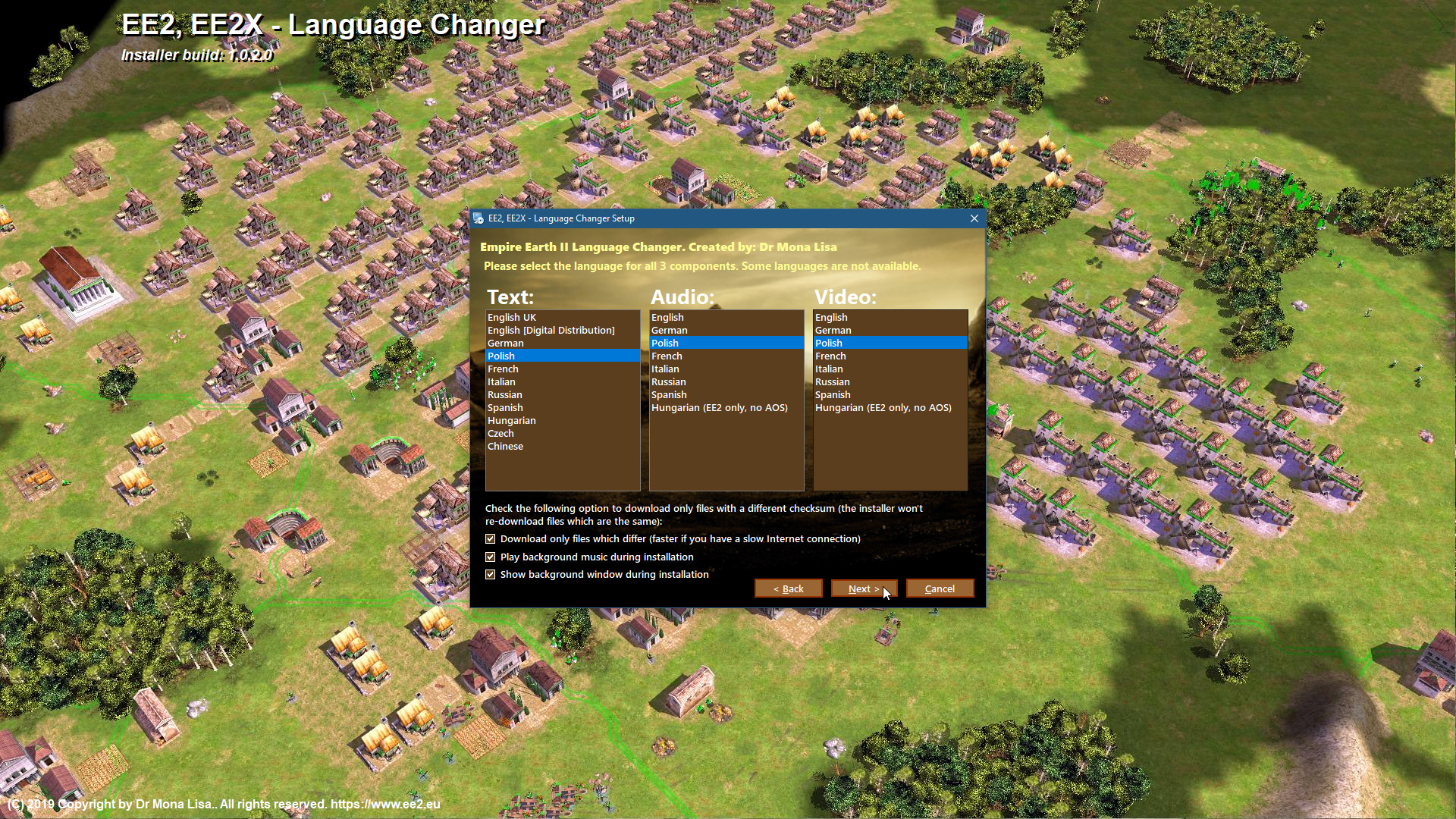Close the Language Changer Setup window

tap(974, 218)
